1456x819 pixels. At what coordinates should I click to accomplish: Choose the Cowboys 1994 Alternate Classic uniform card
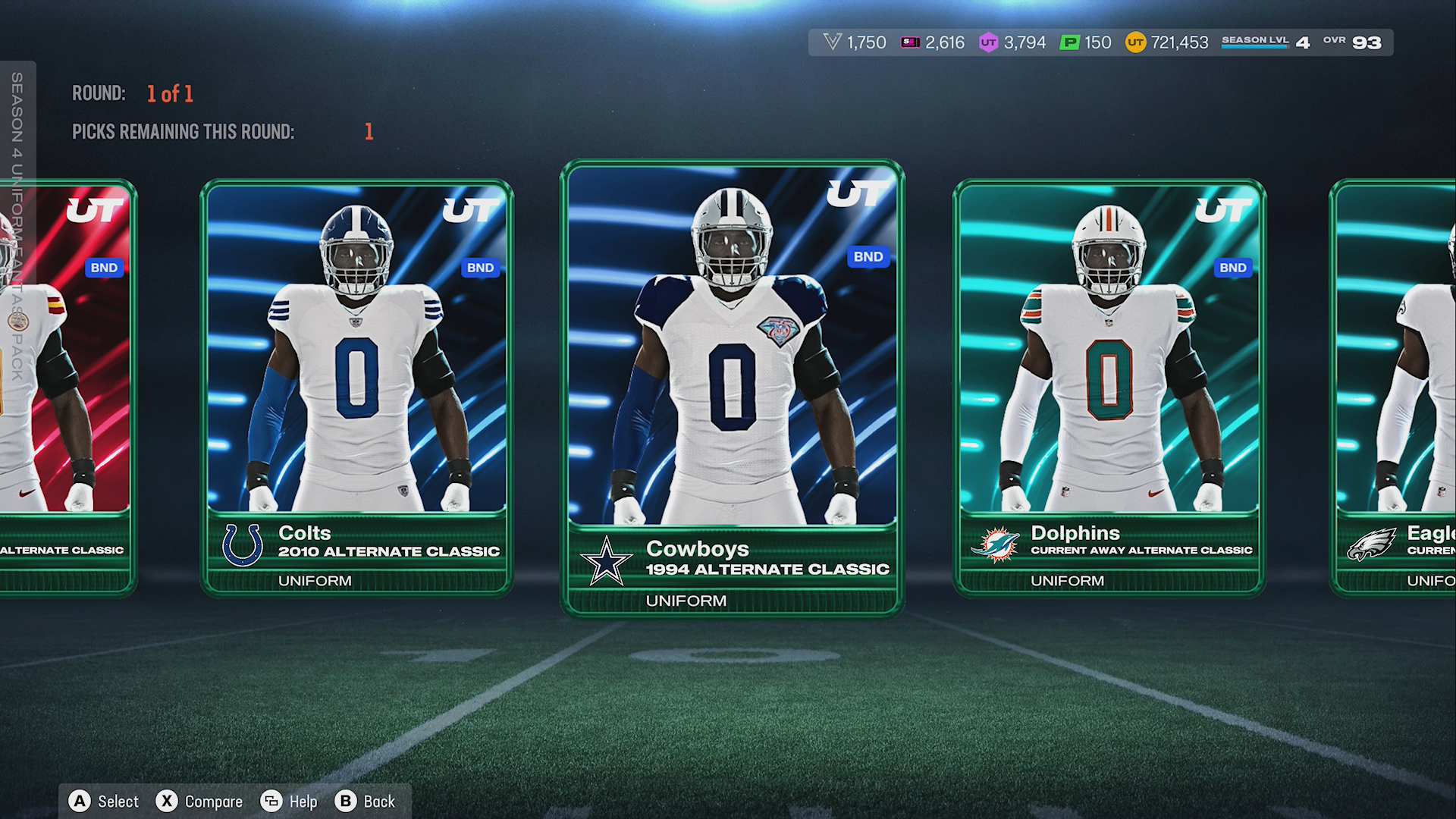(x=732, y=387)
